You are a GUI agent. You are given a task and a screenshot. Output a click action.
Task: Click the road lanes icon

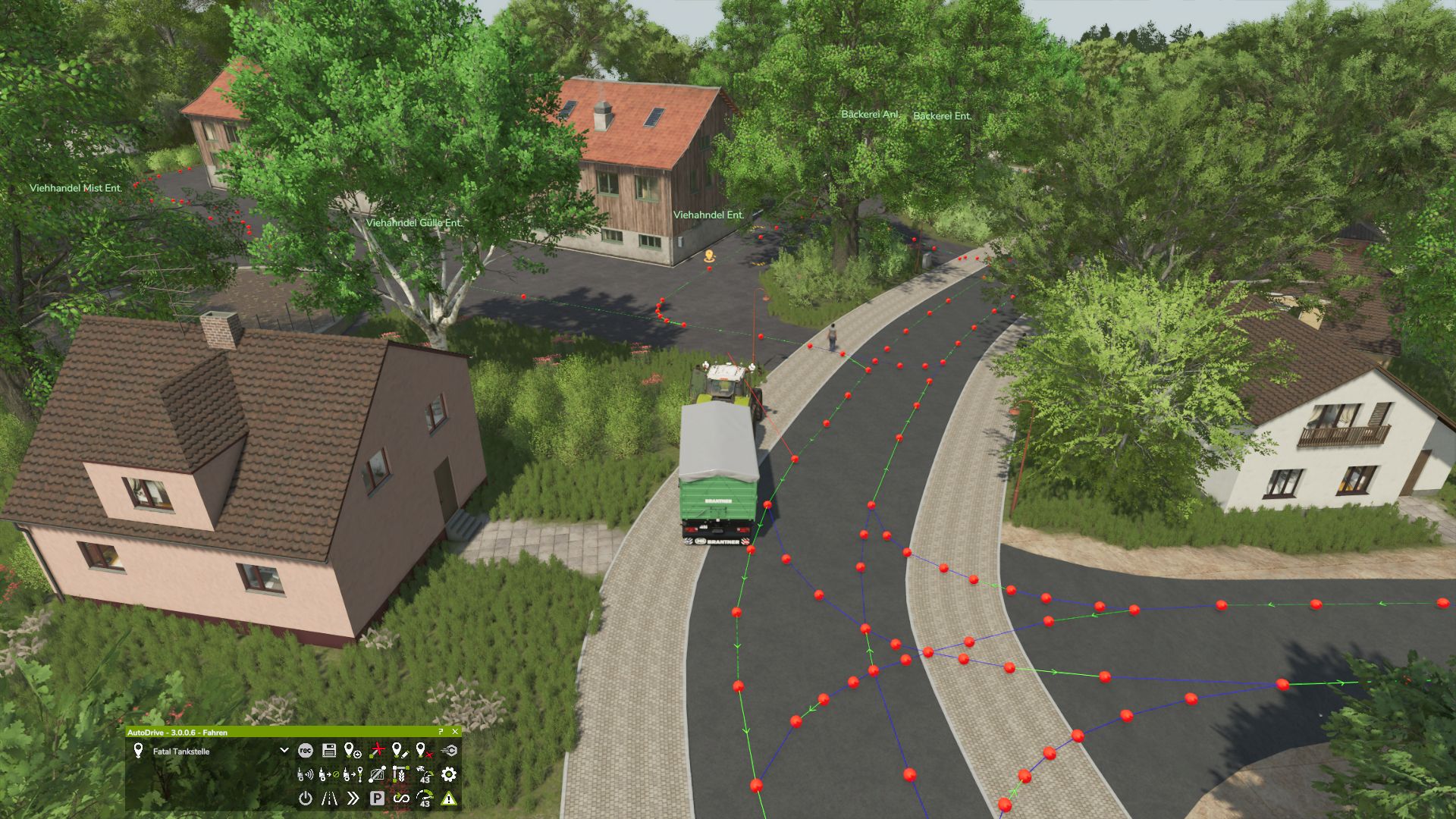click(329, 798)
